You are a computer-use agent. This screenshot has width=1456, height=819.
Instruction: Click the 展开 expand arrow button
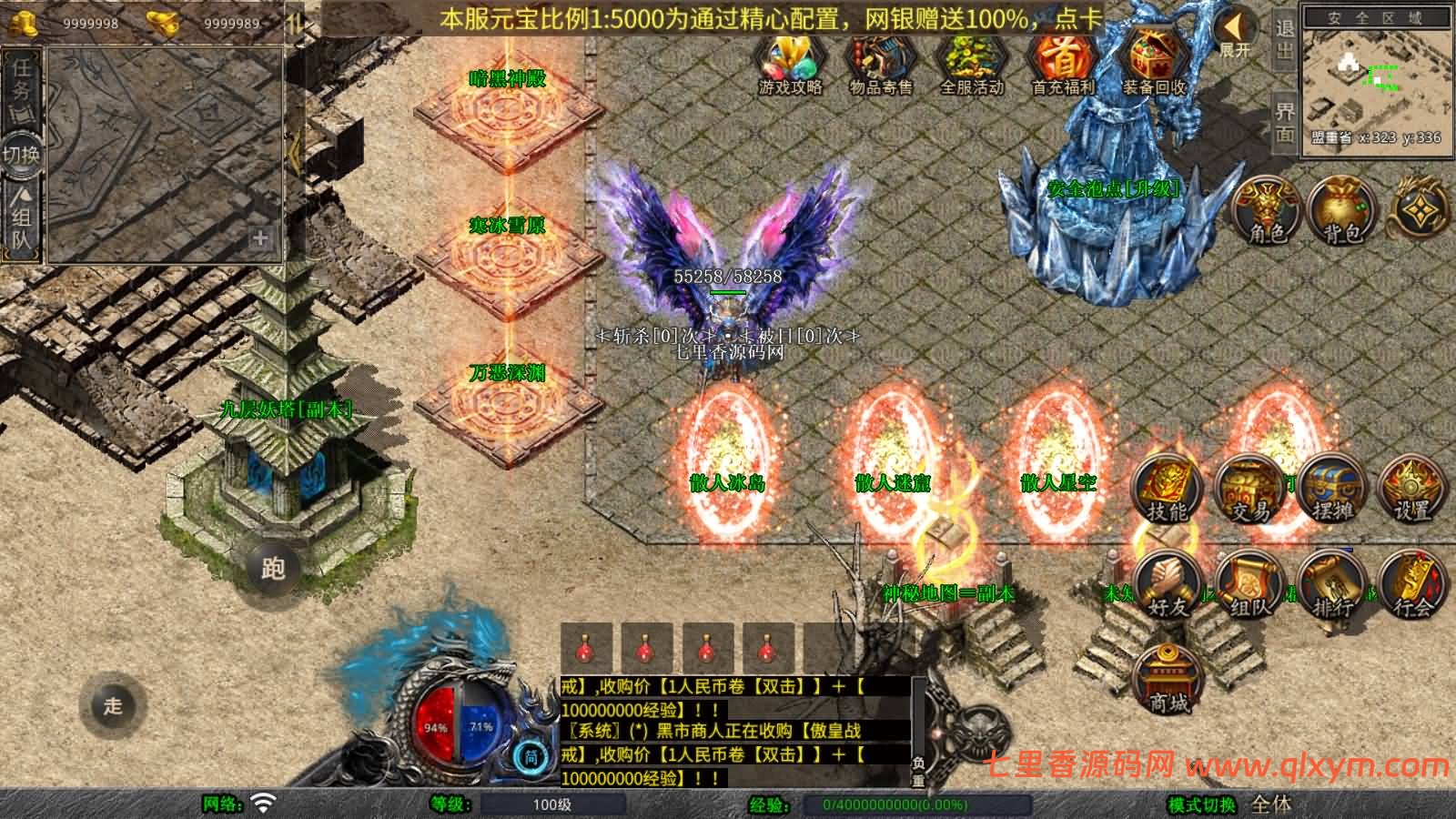(1235, 35)
